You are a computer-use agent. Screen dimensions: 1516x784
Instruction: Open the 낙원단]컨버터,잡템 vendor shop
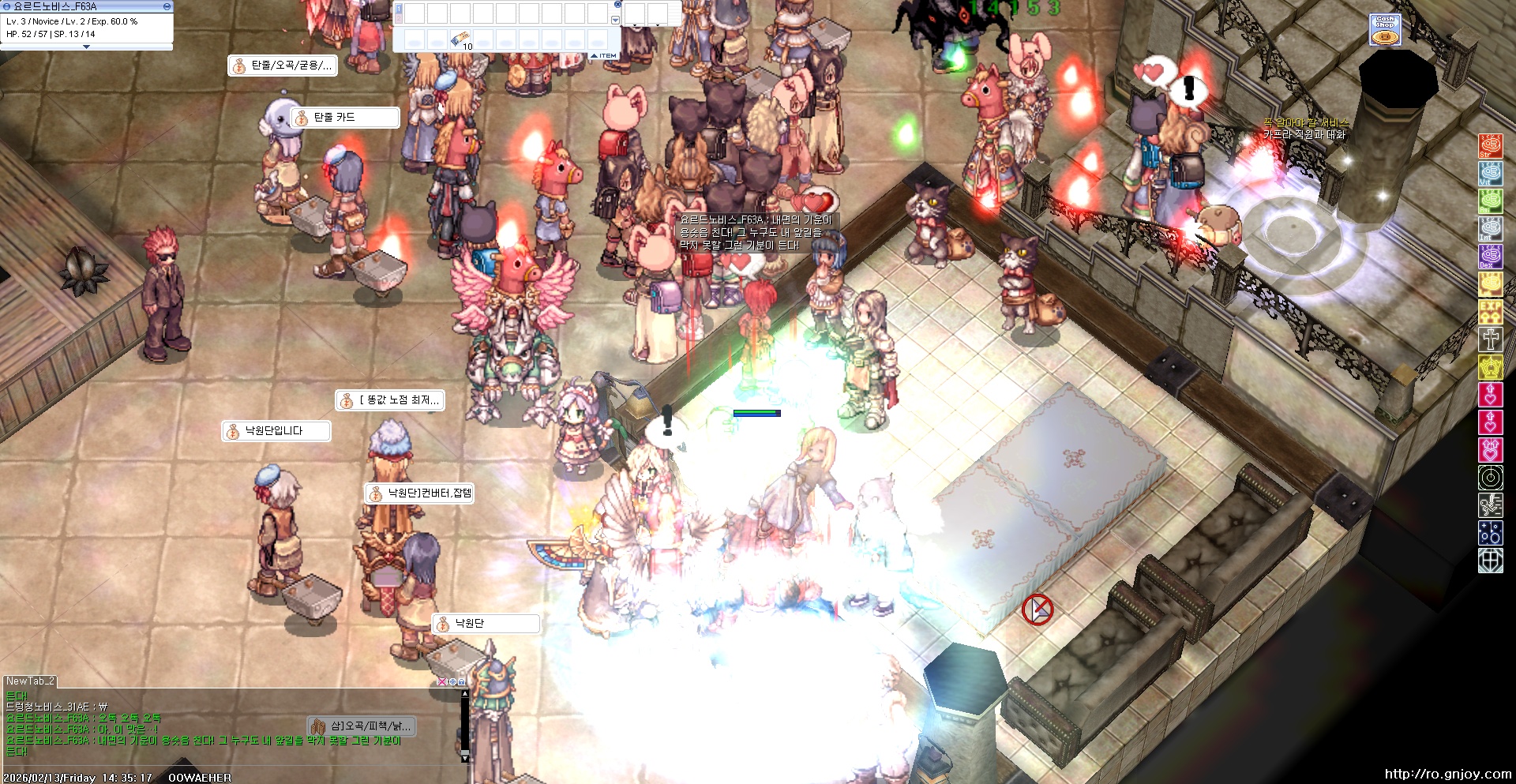[419, 493]
